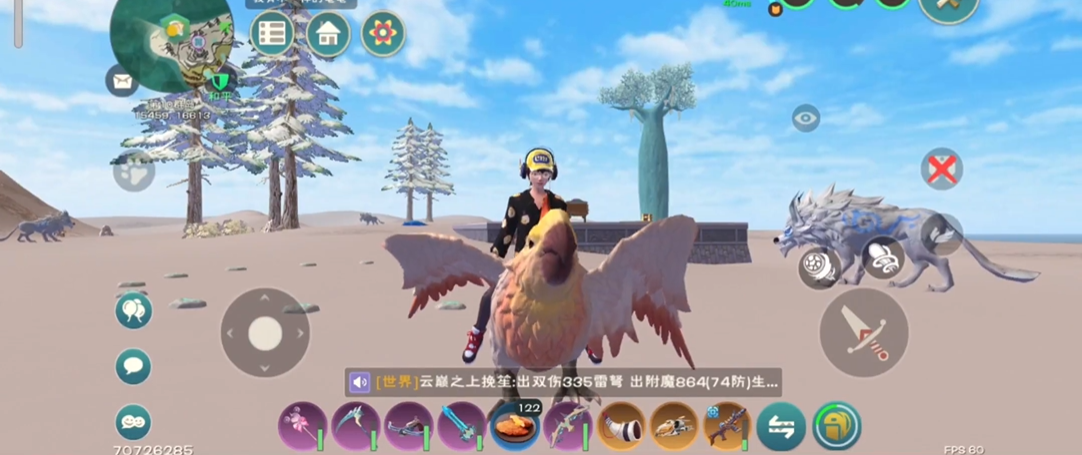Screen dimensions: 1082x455
Task: Select the horn item slot
Action: (621, 426)
